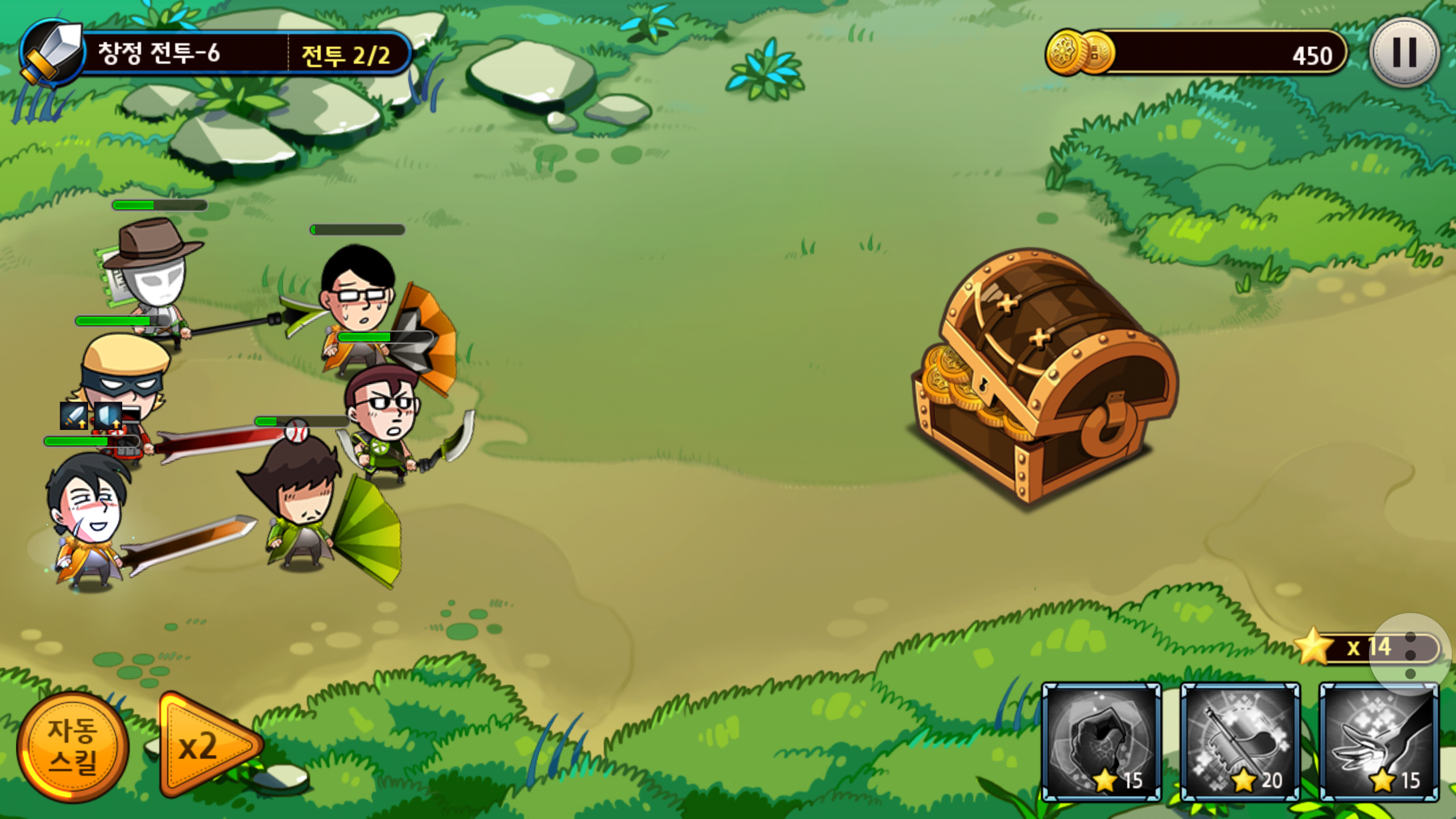Pause the battle with the pause button
Screen dimensions: 1456x819
(1404, 53)
